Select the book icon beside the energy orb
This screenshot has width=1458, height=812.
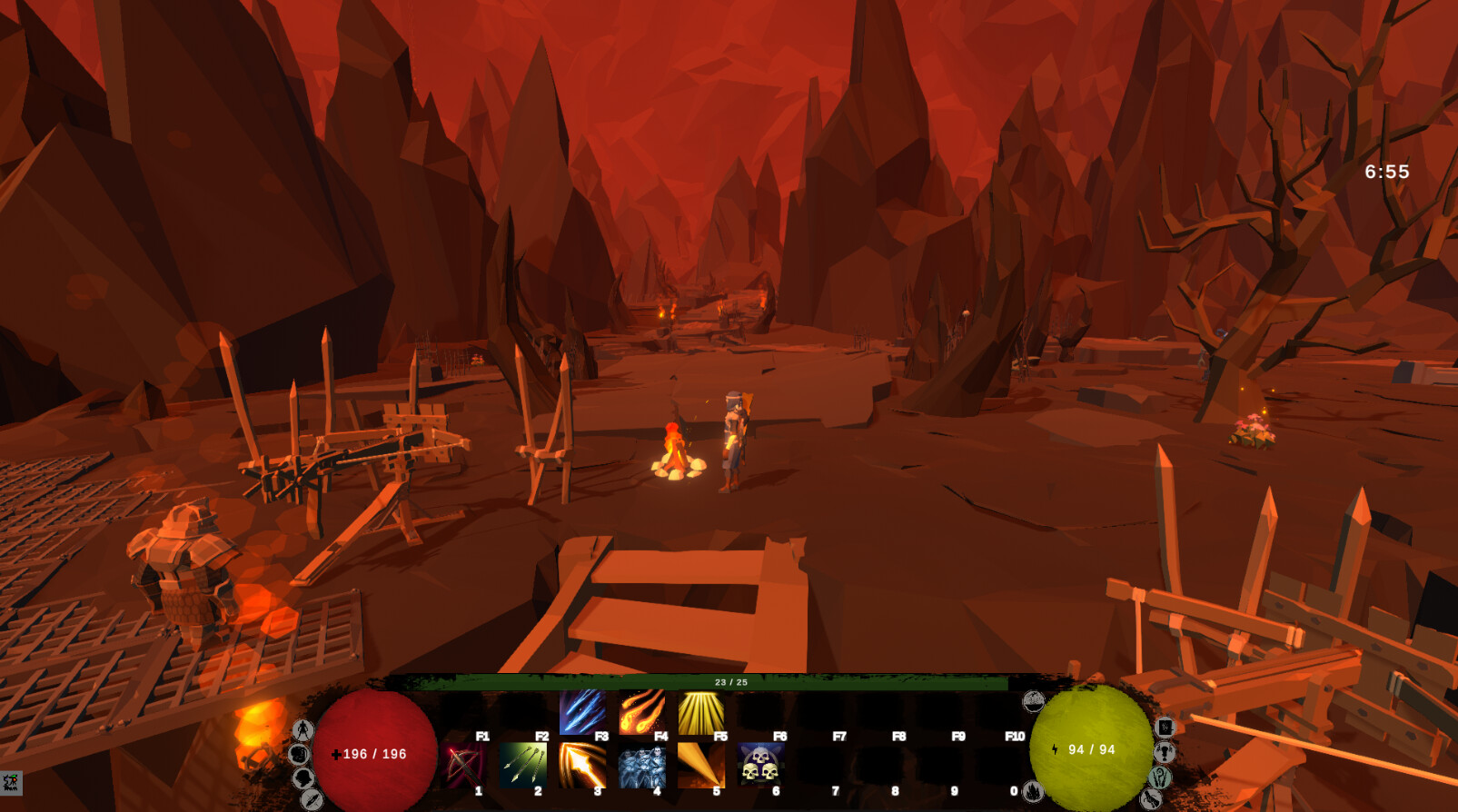[1165, 727]
